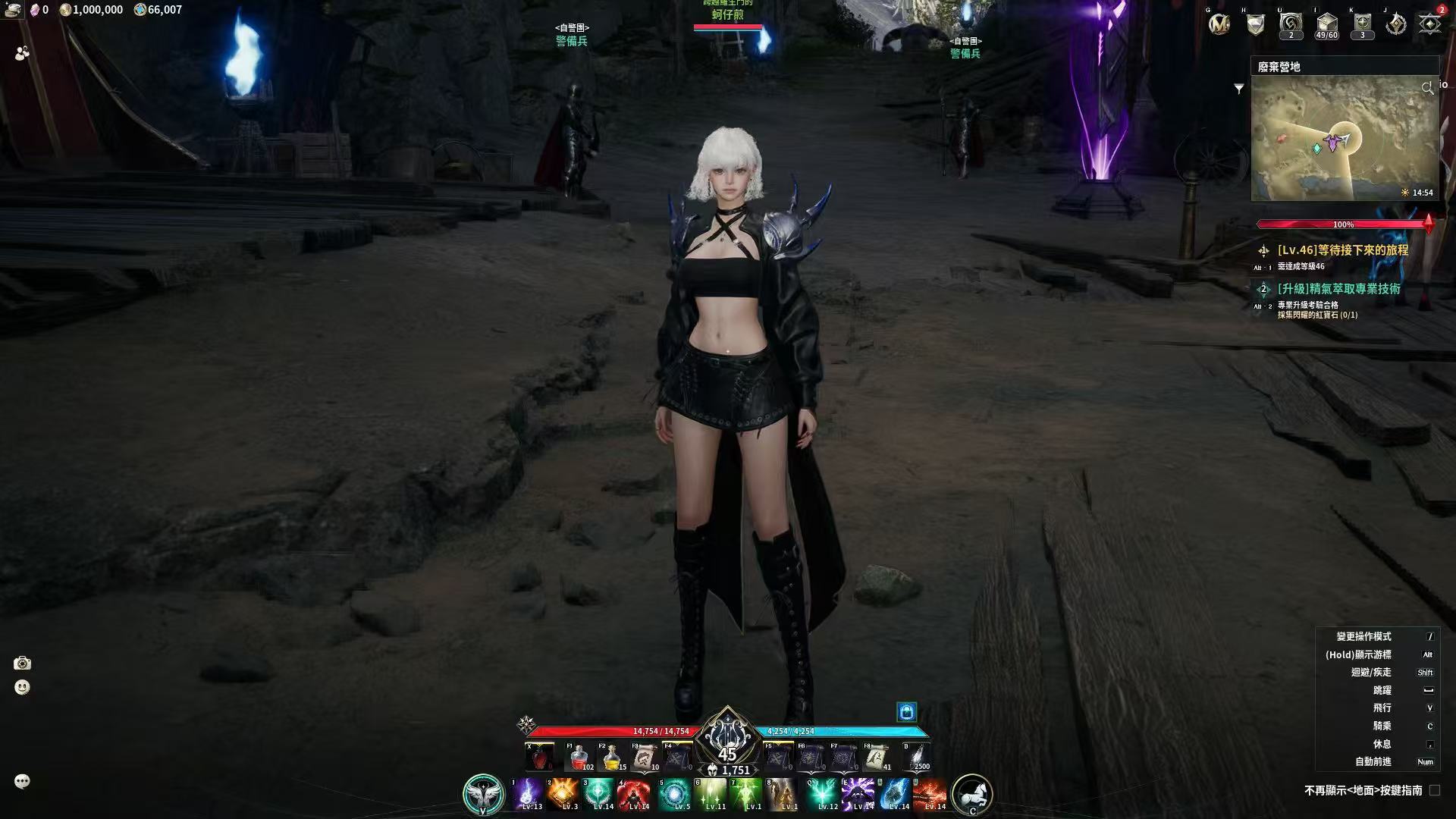Viewport: 1456px width, 819px height.
Task: Tick the 不再顯示<地面>按鍵指南 checkbox
Action: (x=1434, y=790)
